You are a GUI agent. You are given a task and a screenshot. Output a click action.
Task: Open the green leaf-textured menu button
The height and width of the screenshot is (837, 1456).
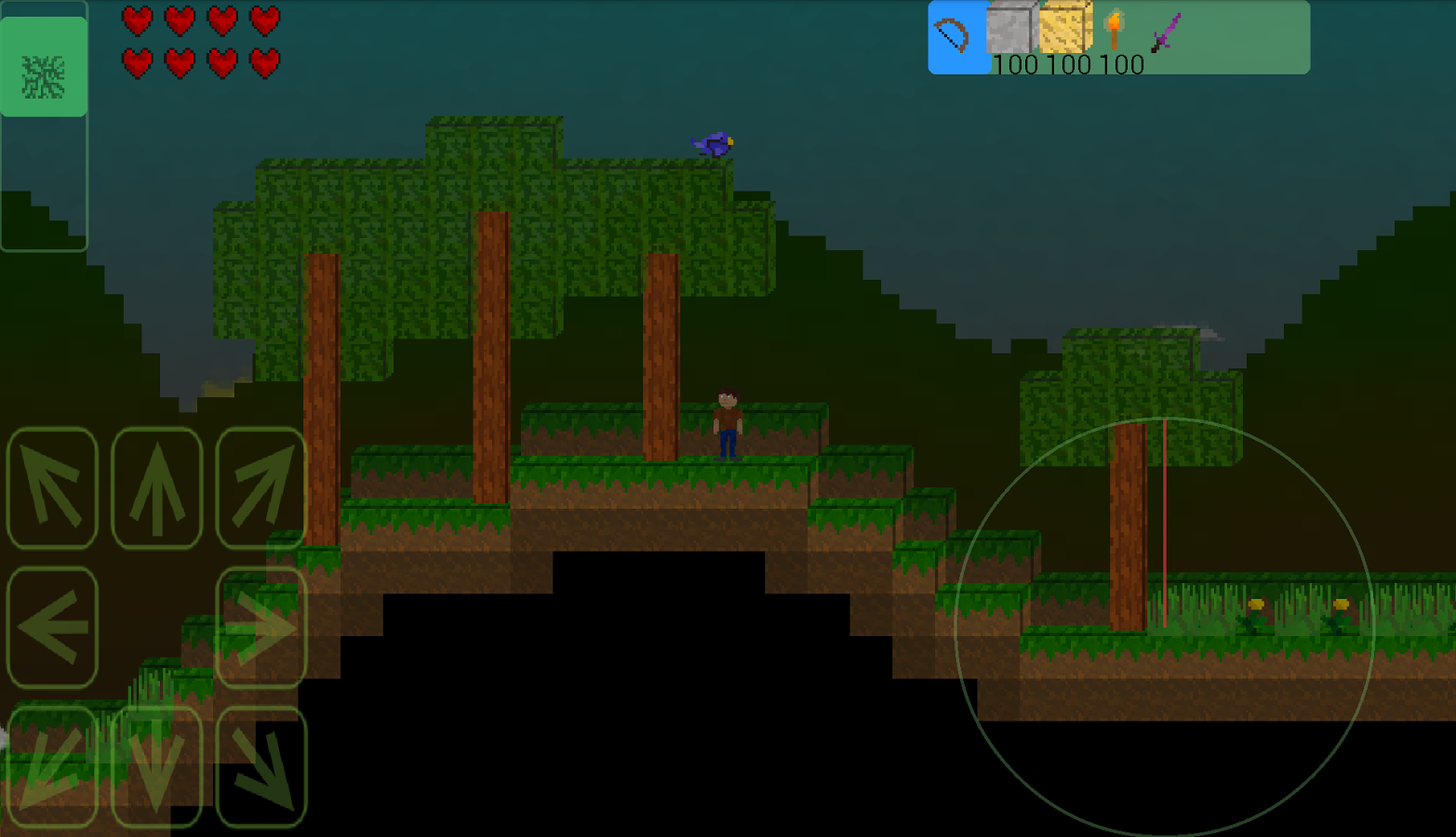point(44,67)
